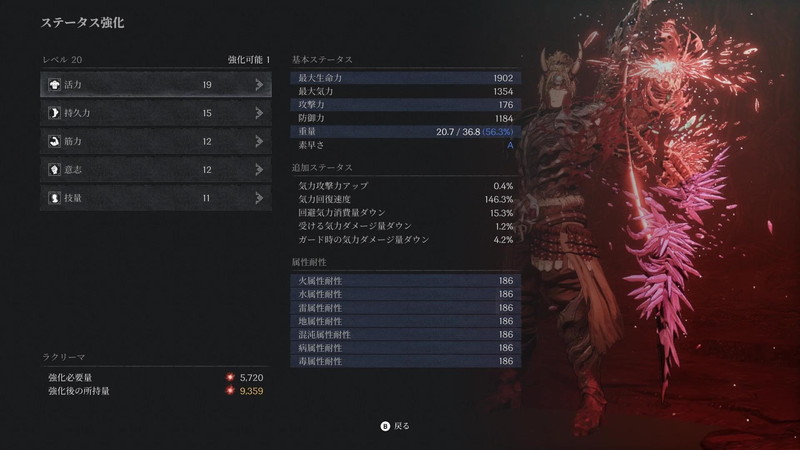Choose the 持久力 stat row
800x450 pixels.
click(x=155, y=113)
